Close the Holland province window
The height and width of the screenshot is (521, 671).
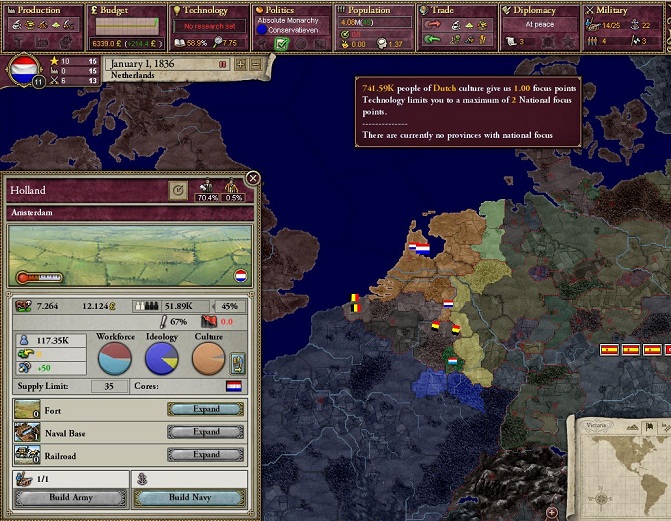pyautogui.click(x=253, y=178)
